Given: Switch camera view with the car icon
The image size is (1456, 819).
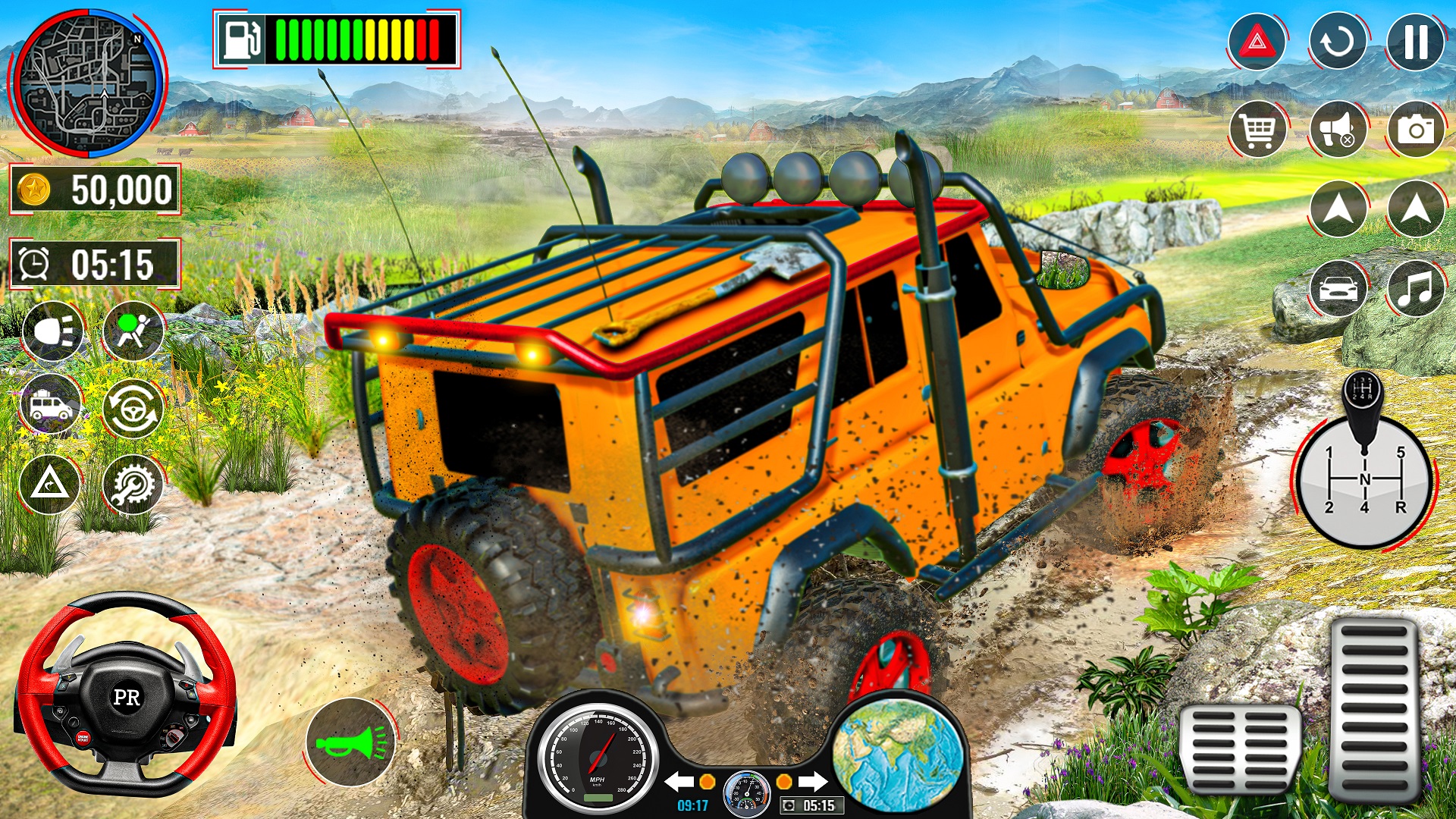Looking at the screenshot, I should point(1338,289).
